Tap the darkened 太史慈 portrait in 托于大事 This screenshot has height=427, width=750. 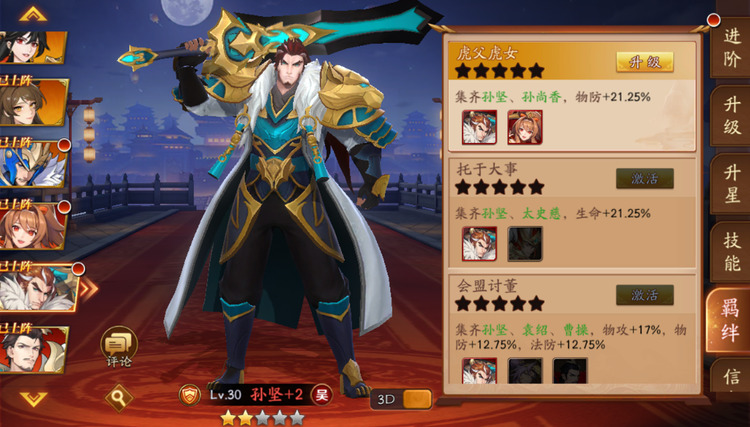pos(525,244)
